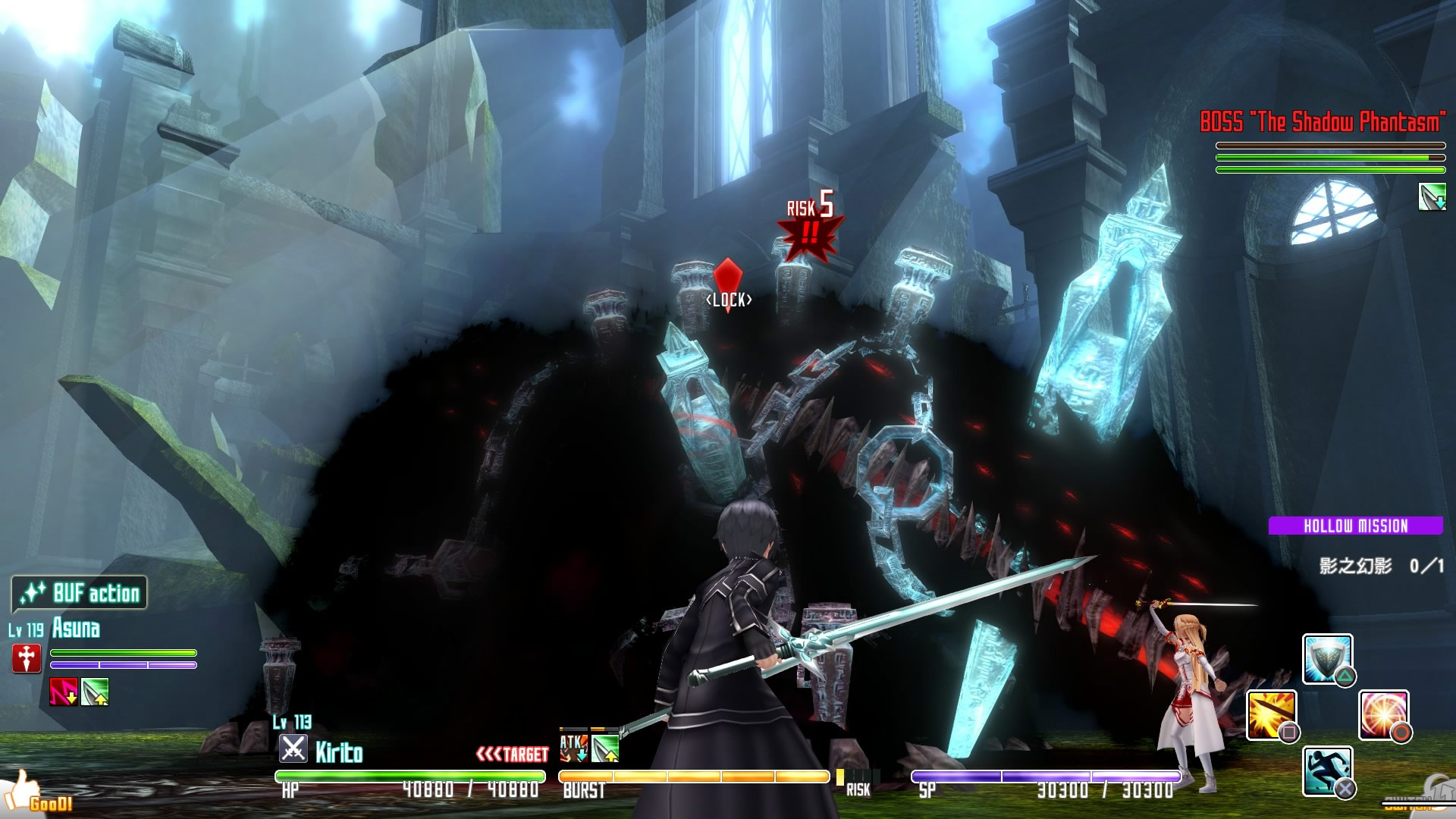Select the Asuna party member name

pos(76,629)
